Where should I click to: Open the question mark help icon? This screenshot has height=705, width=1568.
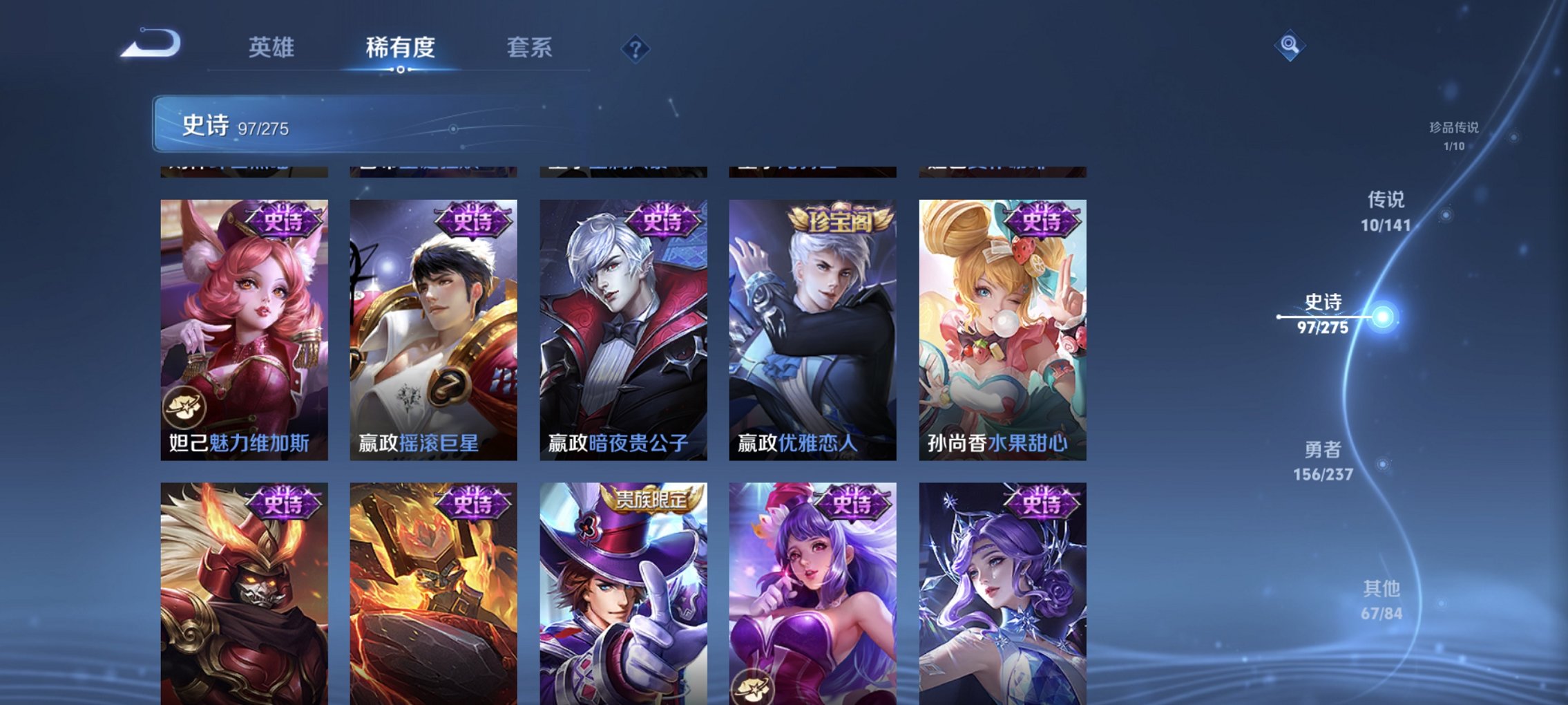[637, 48]
